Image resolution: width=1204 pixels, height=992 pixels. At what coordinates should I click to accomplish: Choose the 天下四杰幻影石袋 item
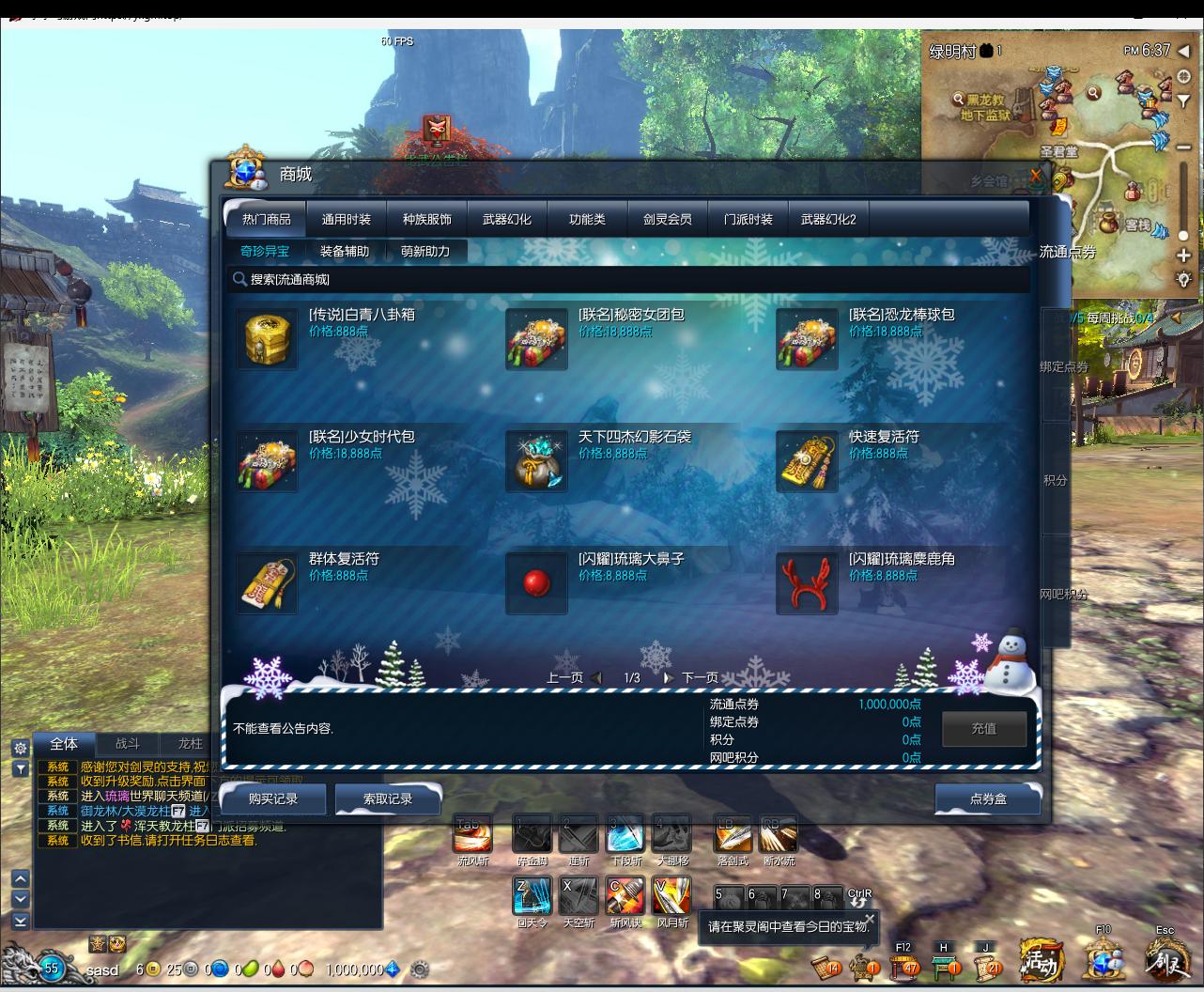[536, 461]
